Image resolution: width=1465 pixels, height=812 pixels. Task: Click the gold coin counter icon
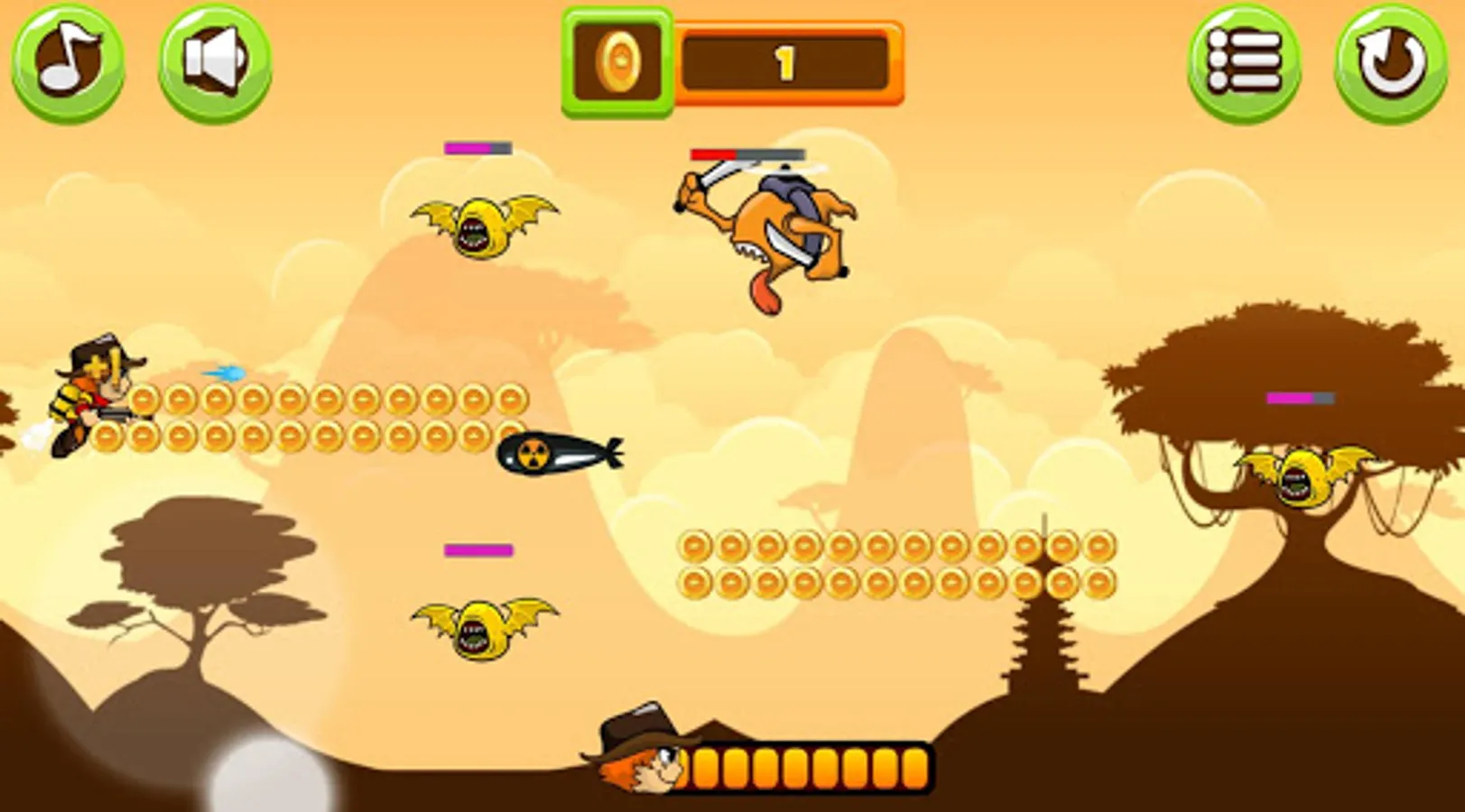click(x=621, y=60)
